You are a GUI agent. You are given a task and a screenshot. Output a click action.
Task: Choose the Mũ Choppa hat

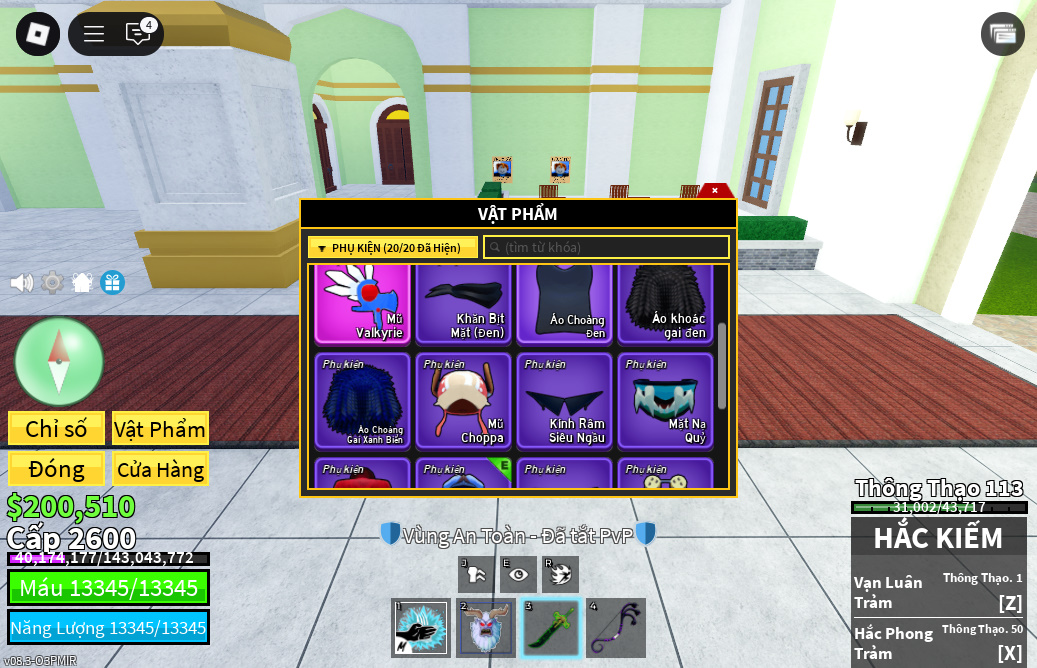[x=463, y=400]
